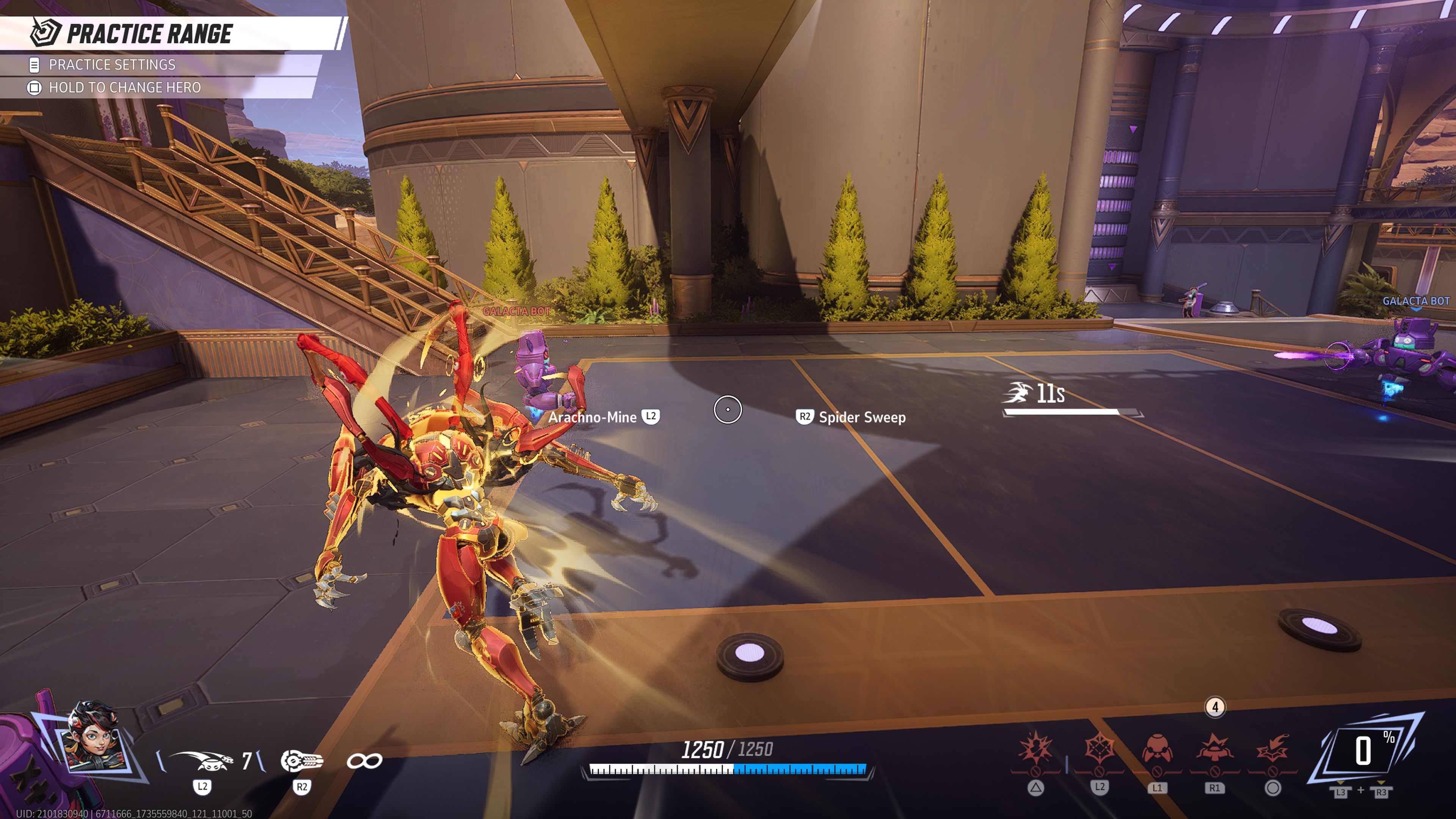
Task: Select the Arachno-Mine spider icon
Action: tap(201, 761)
